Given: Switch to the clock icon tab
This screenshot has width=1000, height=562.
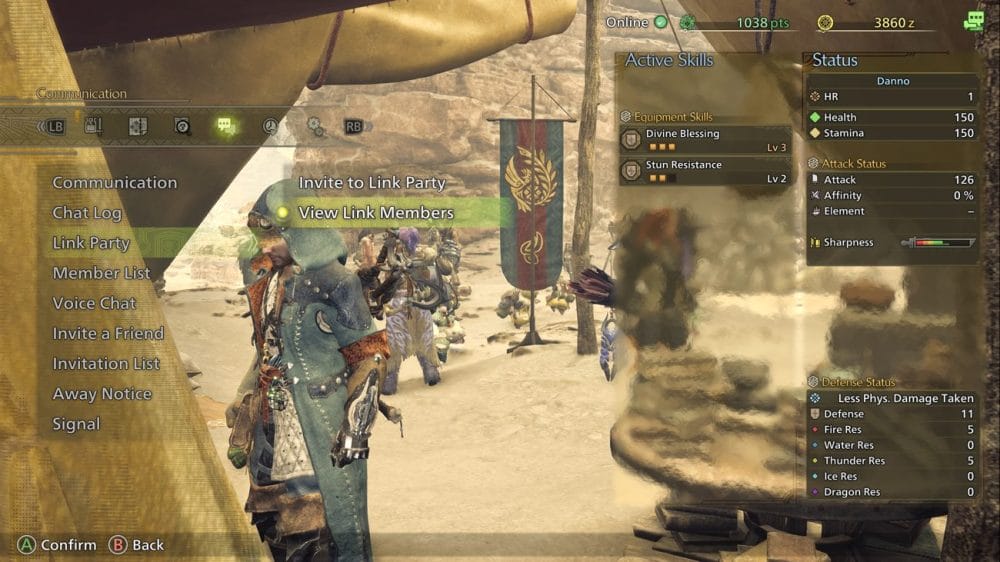Looking at the screenshot, I should (x=270, y=127).
